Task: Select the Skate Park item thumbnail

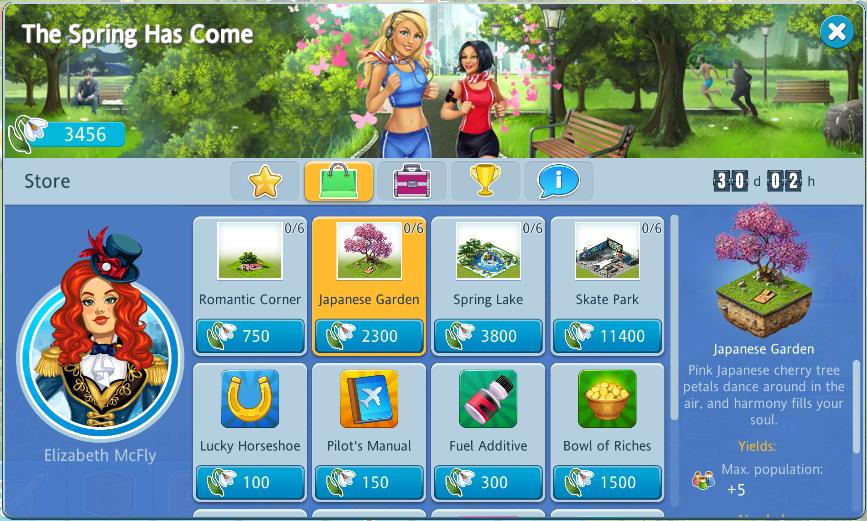Action: pyautogui.click(x=607, y=251)
